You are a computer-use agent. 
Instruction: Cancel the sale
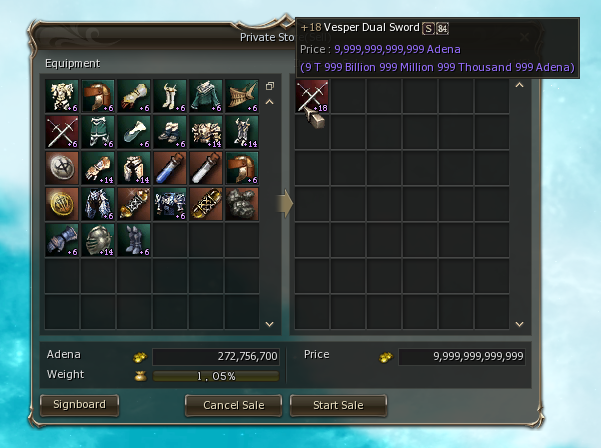pyautogui.click(x=233, y=405)
